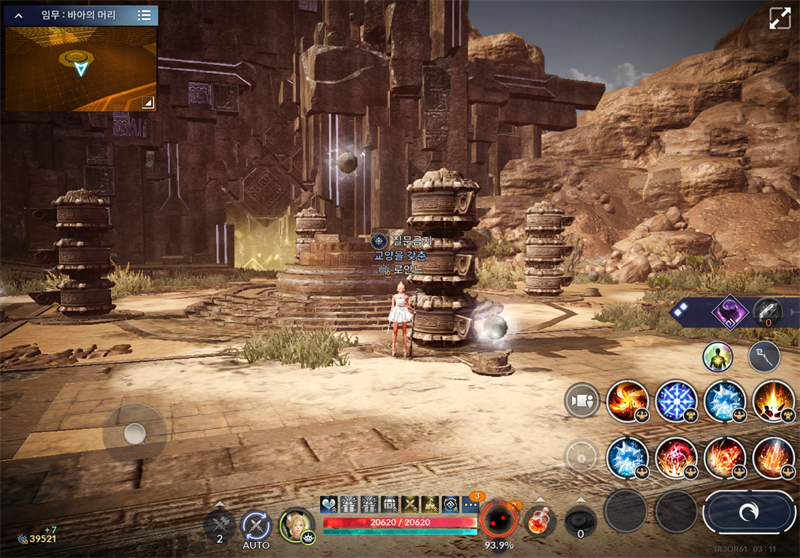Switch weapon with the staff icon

tap(765, 356)
